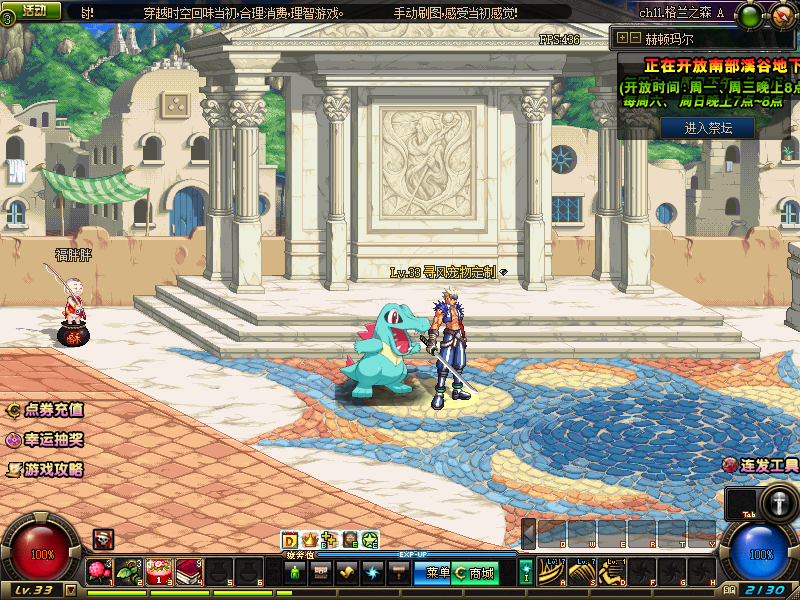Use the cake item in slot 3
This screenshot has height=600, width=800.
(x=160, y=572)
